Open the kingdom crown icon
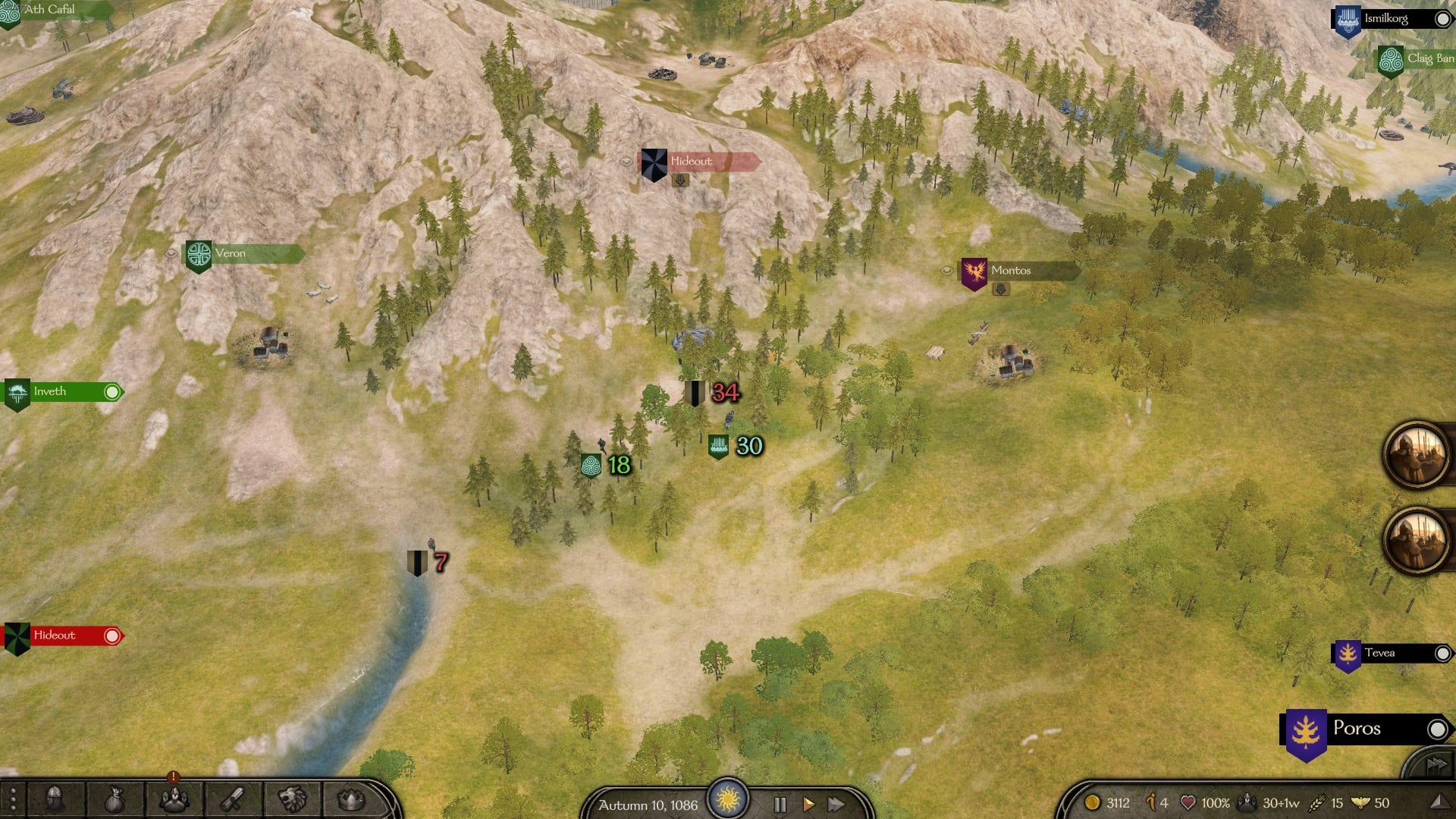The image size is (1456, 819). [x=350, y=799]
